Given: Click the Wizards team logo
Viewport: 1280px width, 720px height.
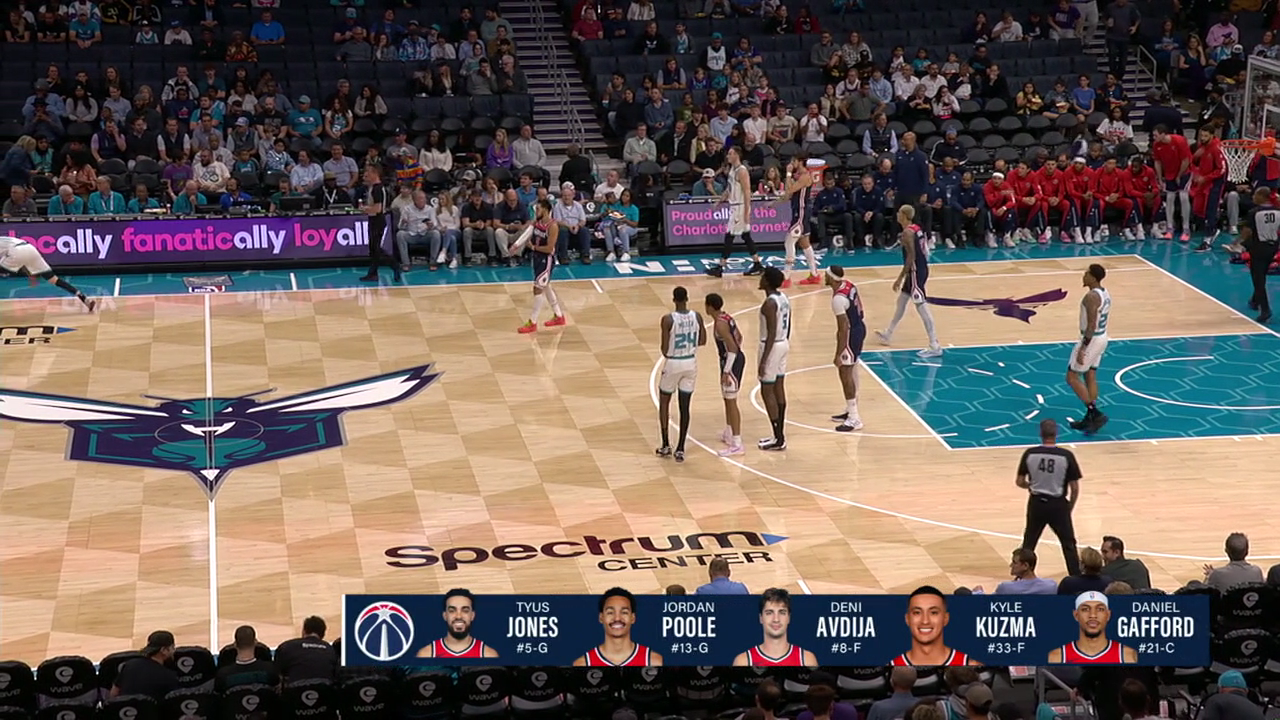Looking at the screenshot, I should [384, 630].
